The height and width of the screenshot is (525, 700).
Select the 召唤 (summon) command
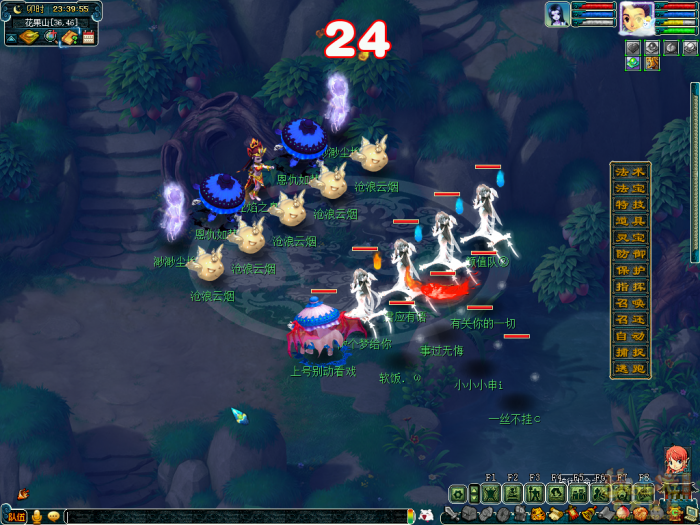click(630, 302)
